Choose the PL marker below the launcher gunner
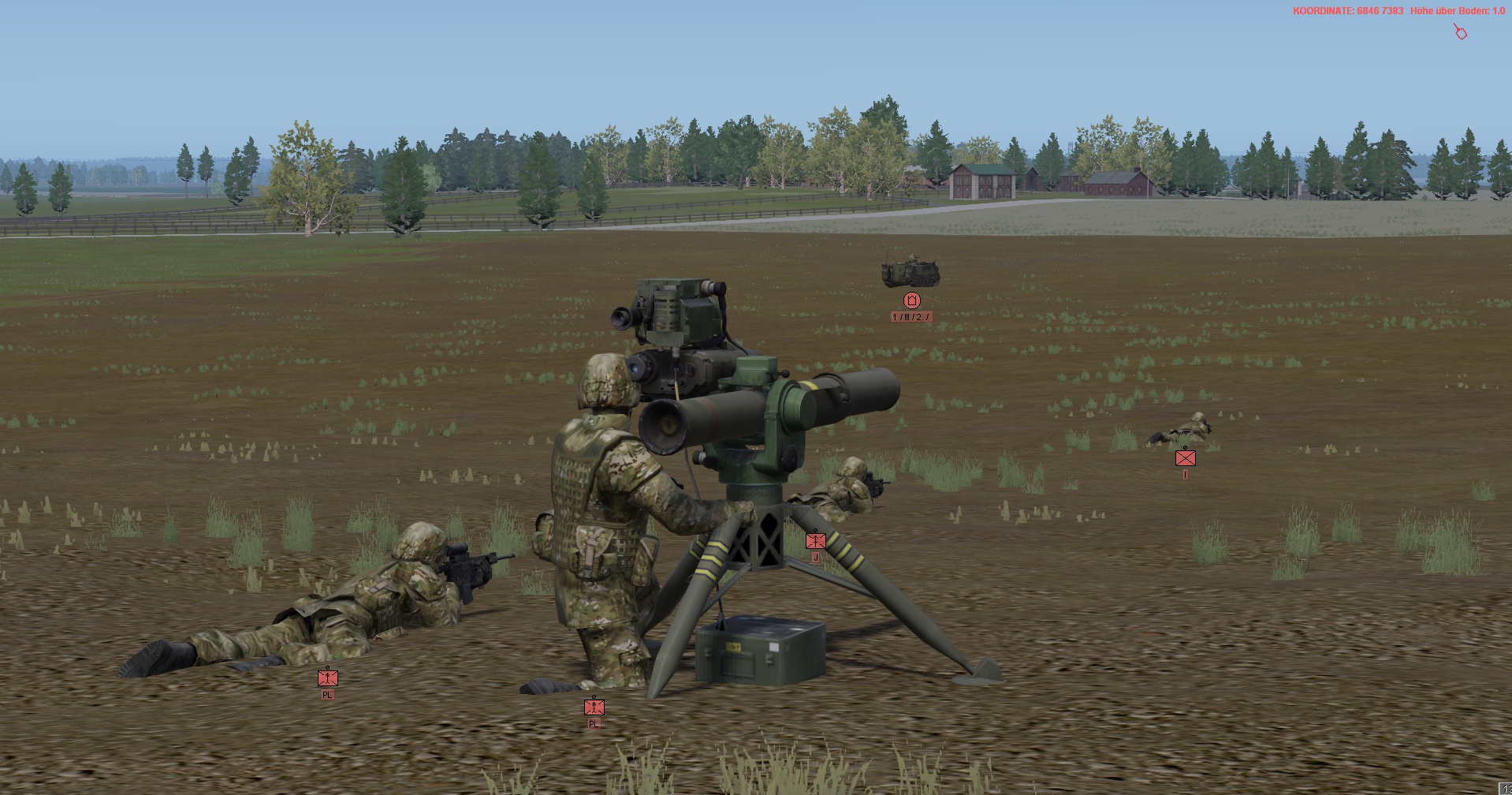The height and width of the screenshot is (795, 1512). tap(594, 707)
